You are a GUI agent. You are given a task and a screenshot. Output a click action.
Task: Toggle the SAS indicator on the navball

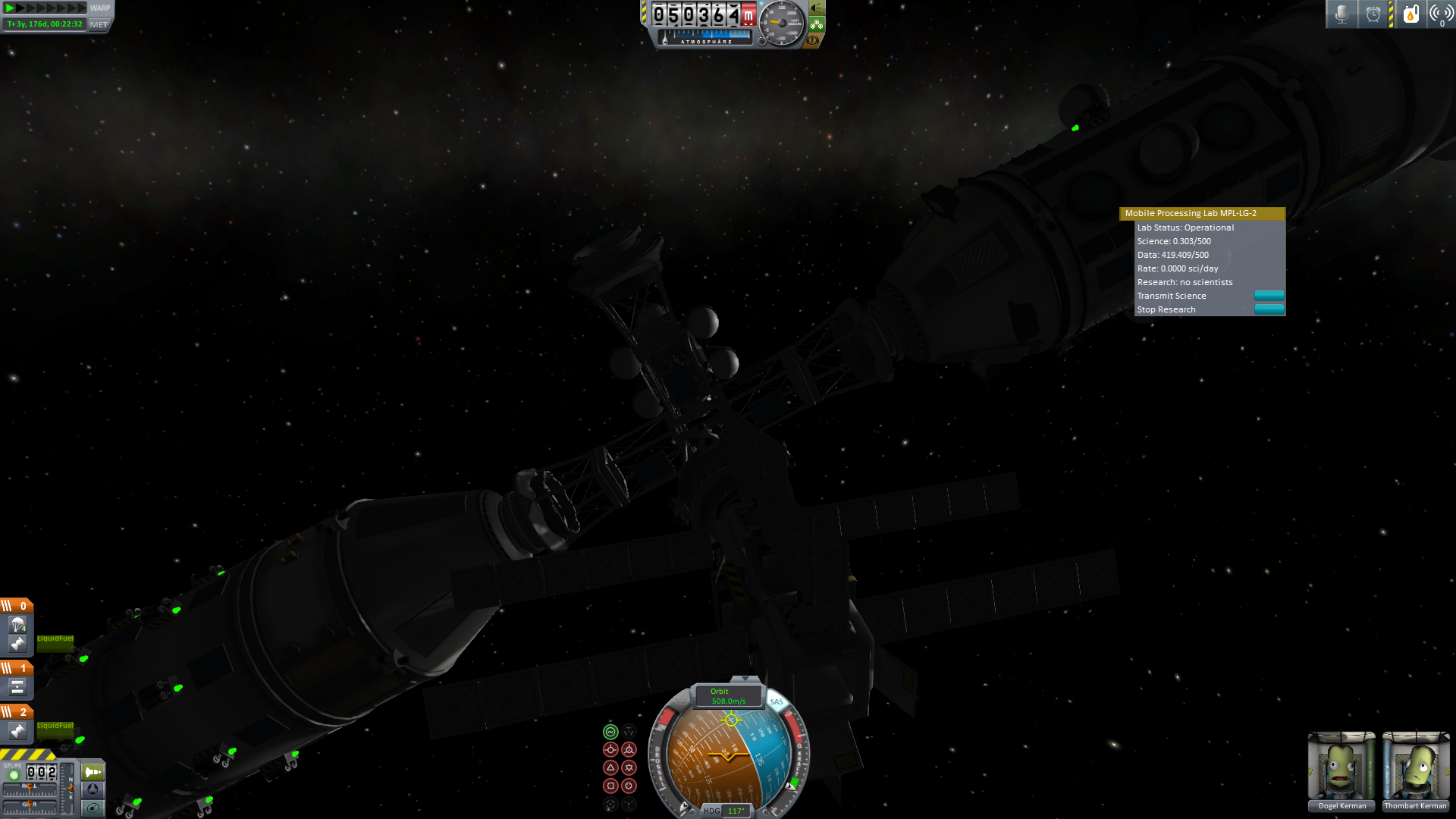click(777, 701)
